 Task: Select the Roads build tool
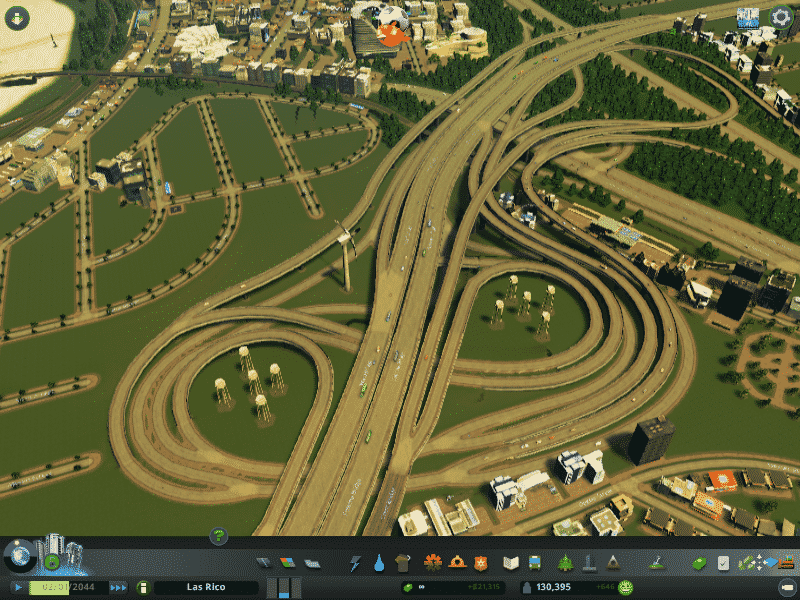point(264,563)
